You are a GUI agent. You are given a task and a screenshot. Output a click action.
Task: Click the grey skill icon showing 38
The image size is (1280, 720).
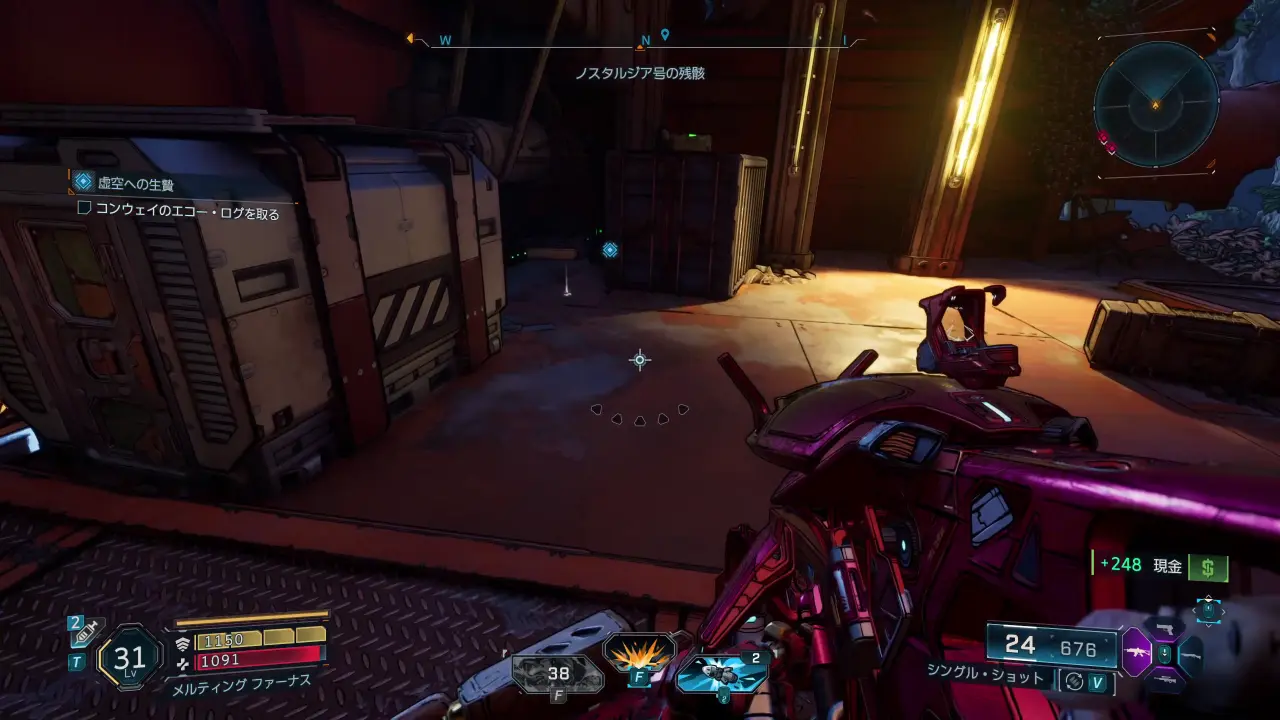click(558, 673)
